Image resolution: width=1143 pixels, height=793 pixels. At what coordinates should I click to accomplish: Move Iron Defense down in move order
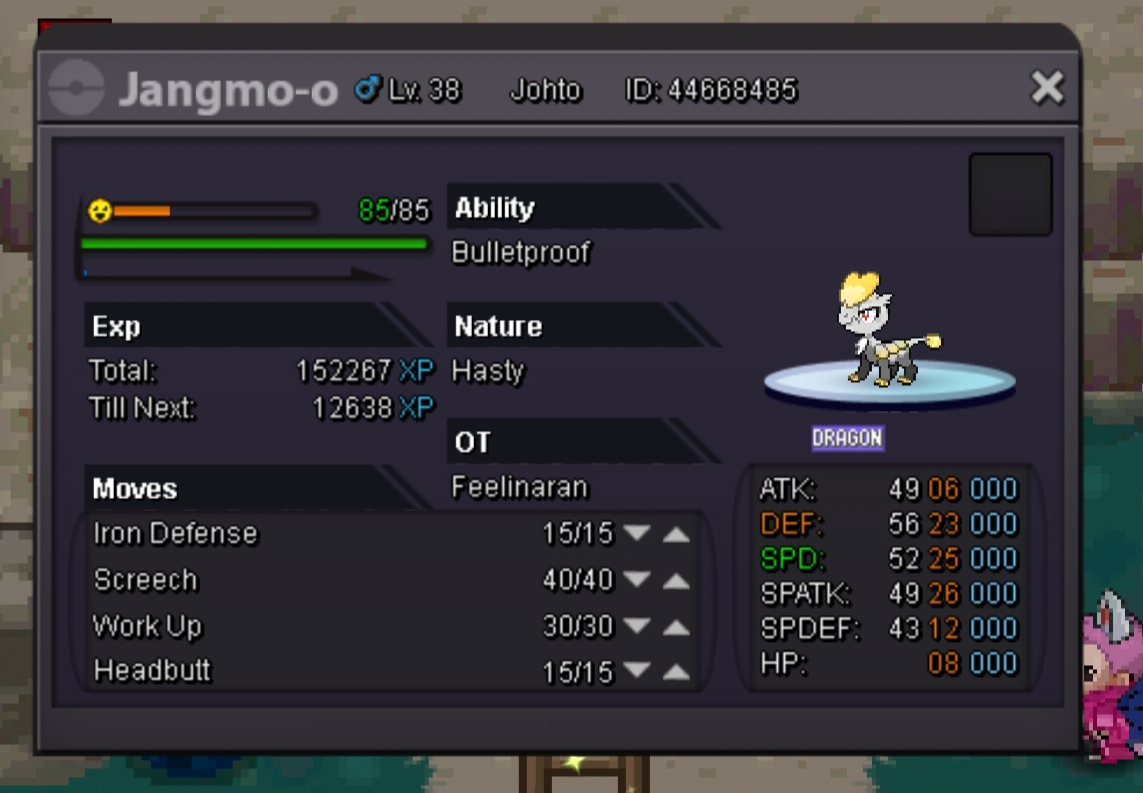637,534
